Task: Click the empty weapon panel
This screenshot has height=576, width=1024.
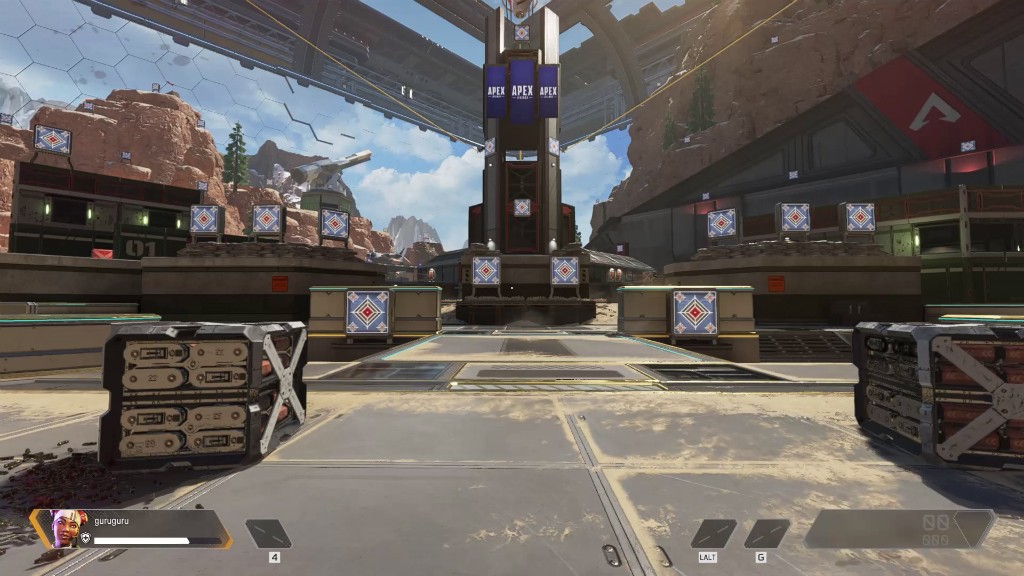Action: tap(898, 529)
